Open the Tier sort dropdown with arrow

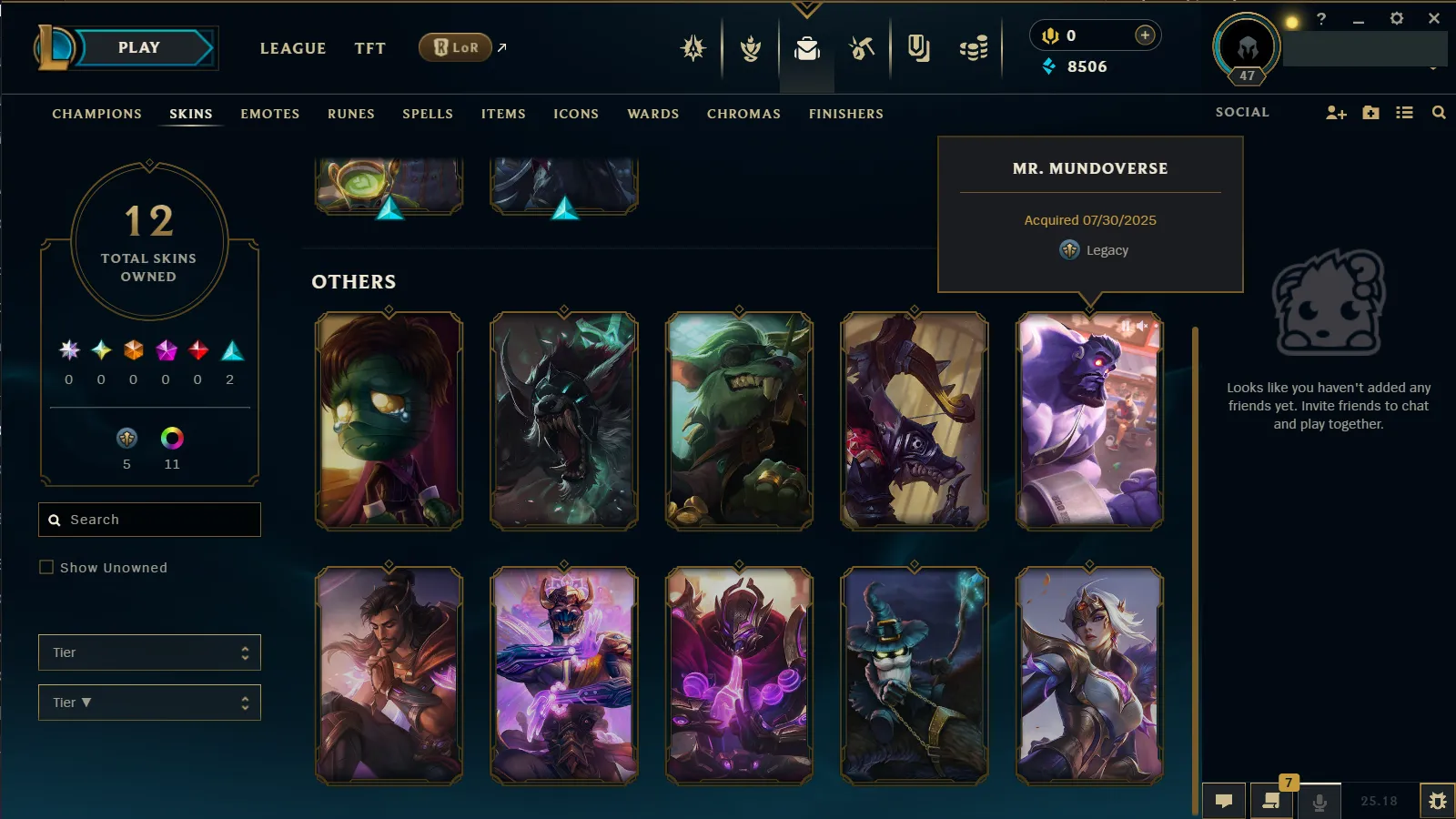[x=149, y=703]
